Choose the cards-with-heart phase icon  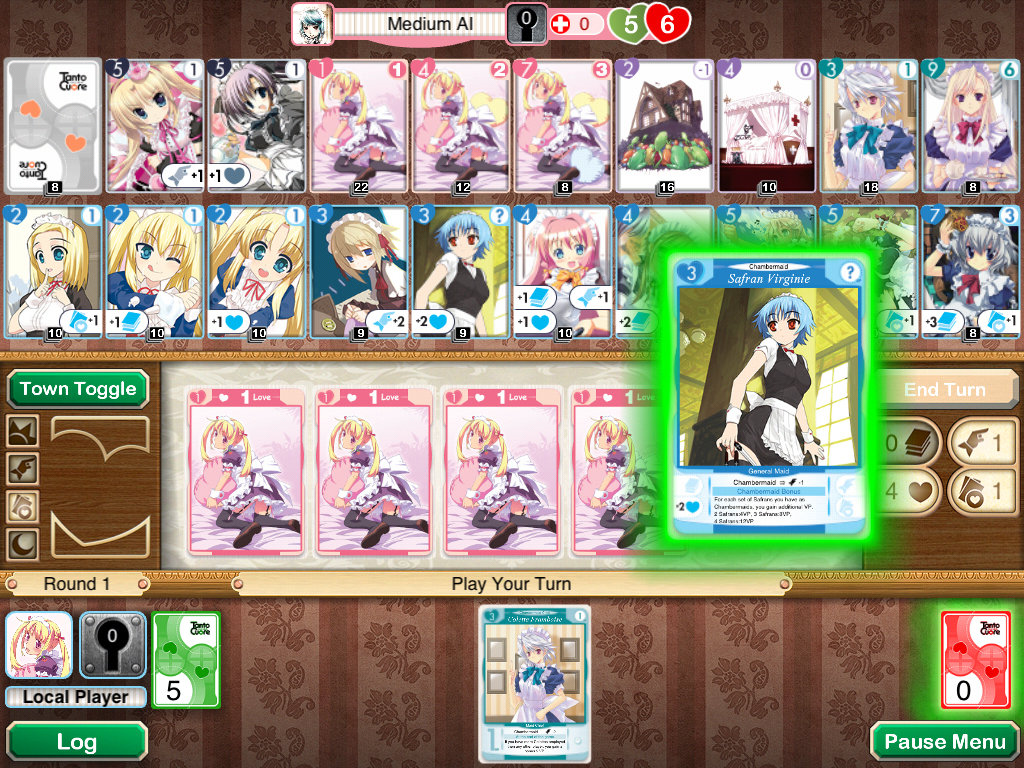[23, 507]
